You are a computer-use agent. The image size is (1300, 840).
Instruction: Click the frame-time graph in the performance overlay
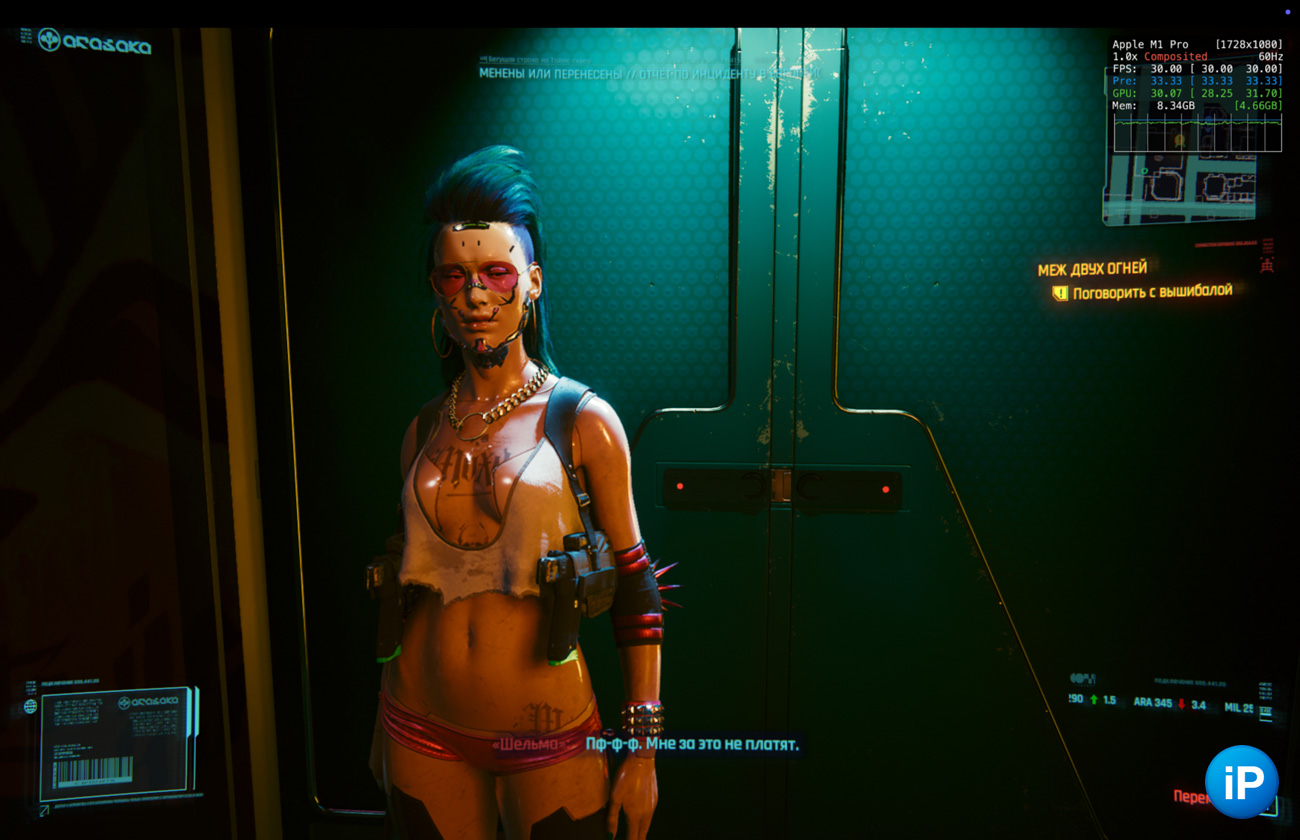tap(1197, 132)
